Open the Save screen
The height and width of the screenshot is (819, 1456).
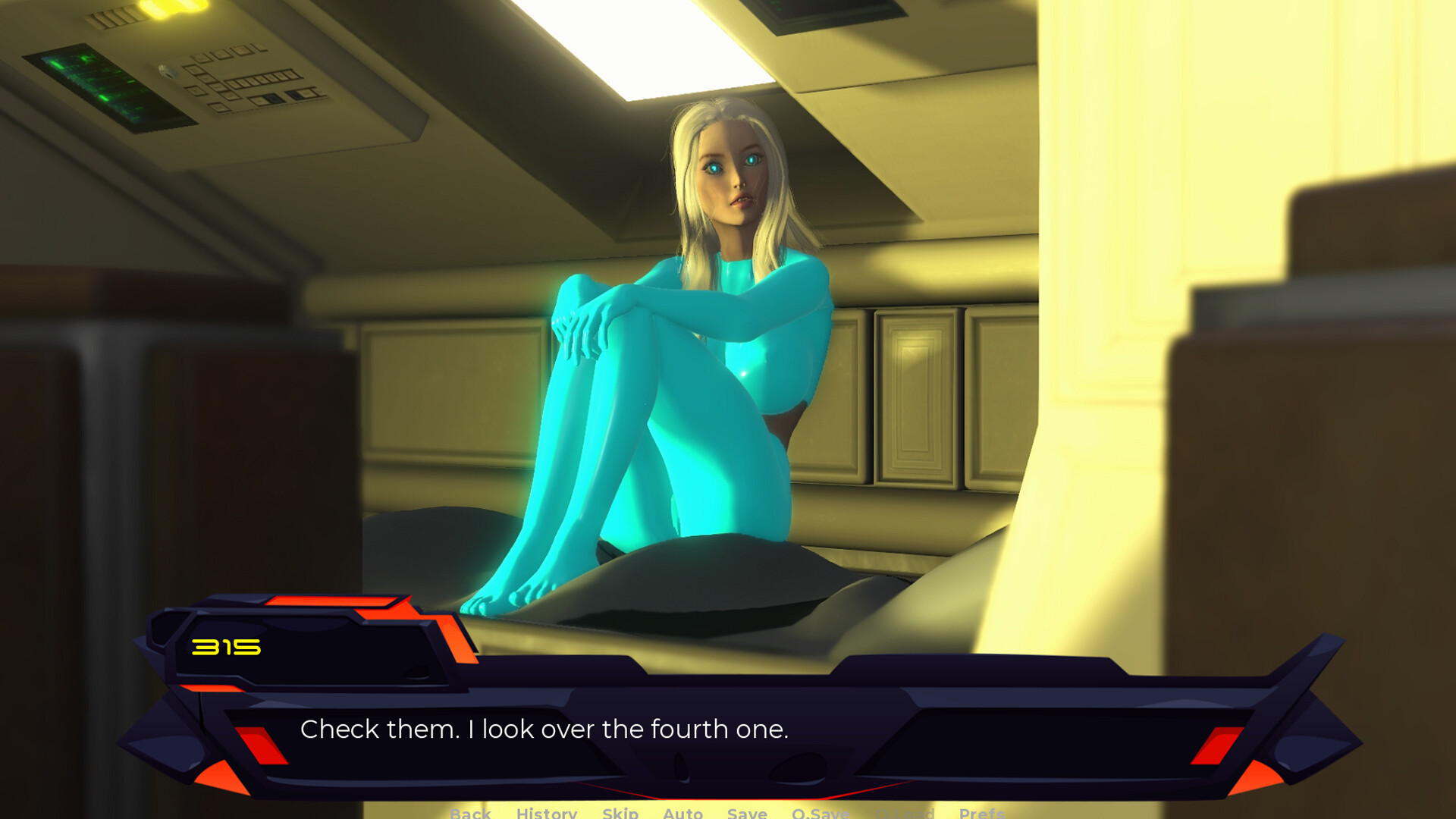point(747,813)
